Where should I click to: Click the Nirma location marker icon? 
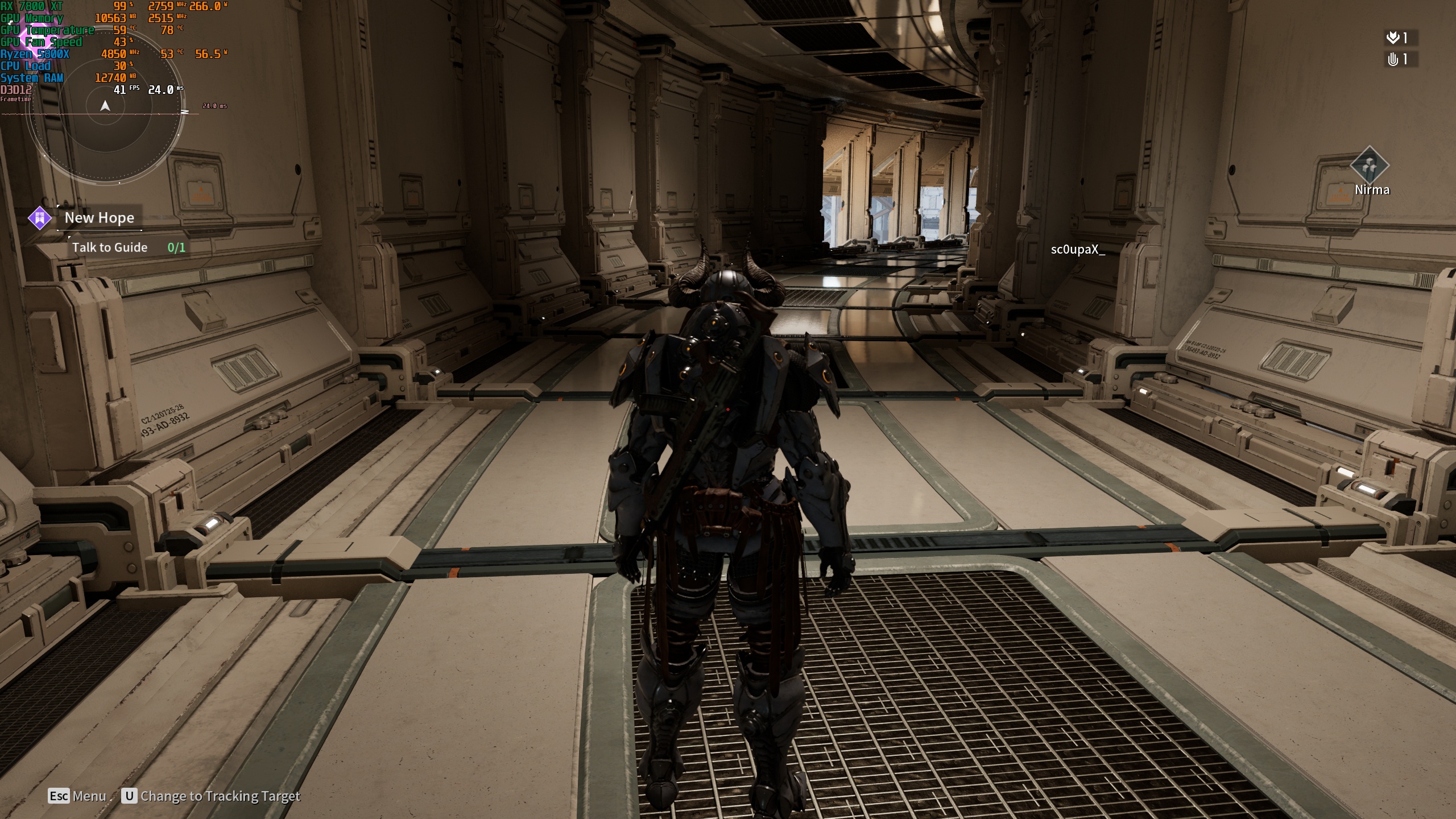click(1370, 166)
